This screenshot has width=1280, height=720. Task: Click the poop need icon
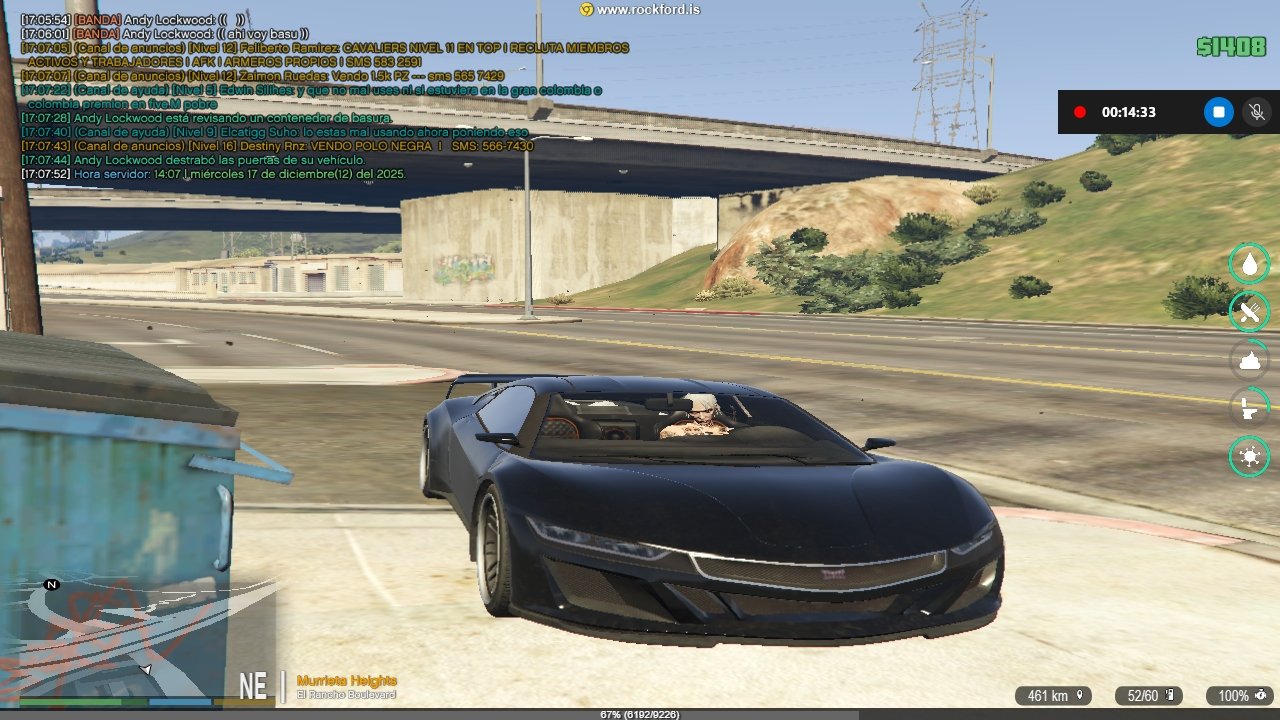[1249, 360]
